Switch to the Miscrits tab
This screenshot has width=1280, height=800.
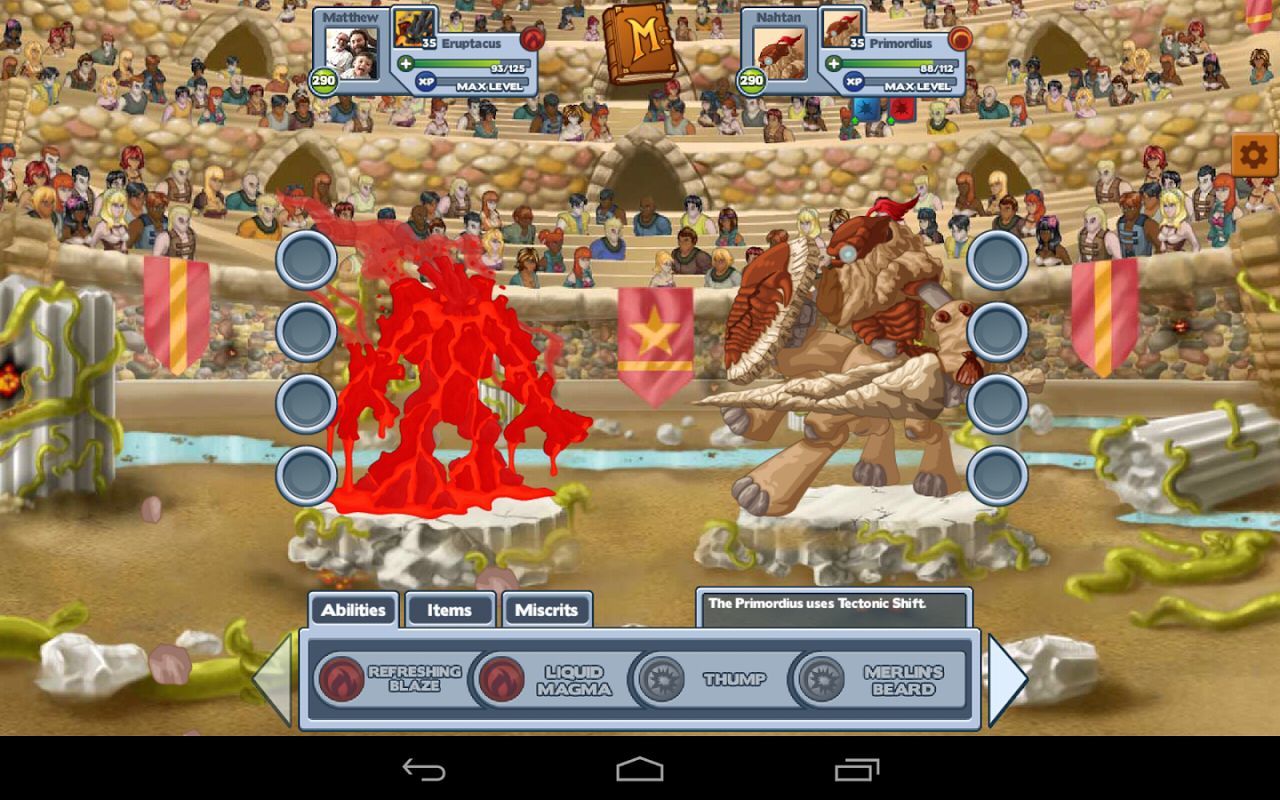point(548,609)
